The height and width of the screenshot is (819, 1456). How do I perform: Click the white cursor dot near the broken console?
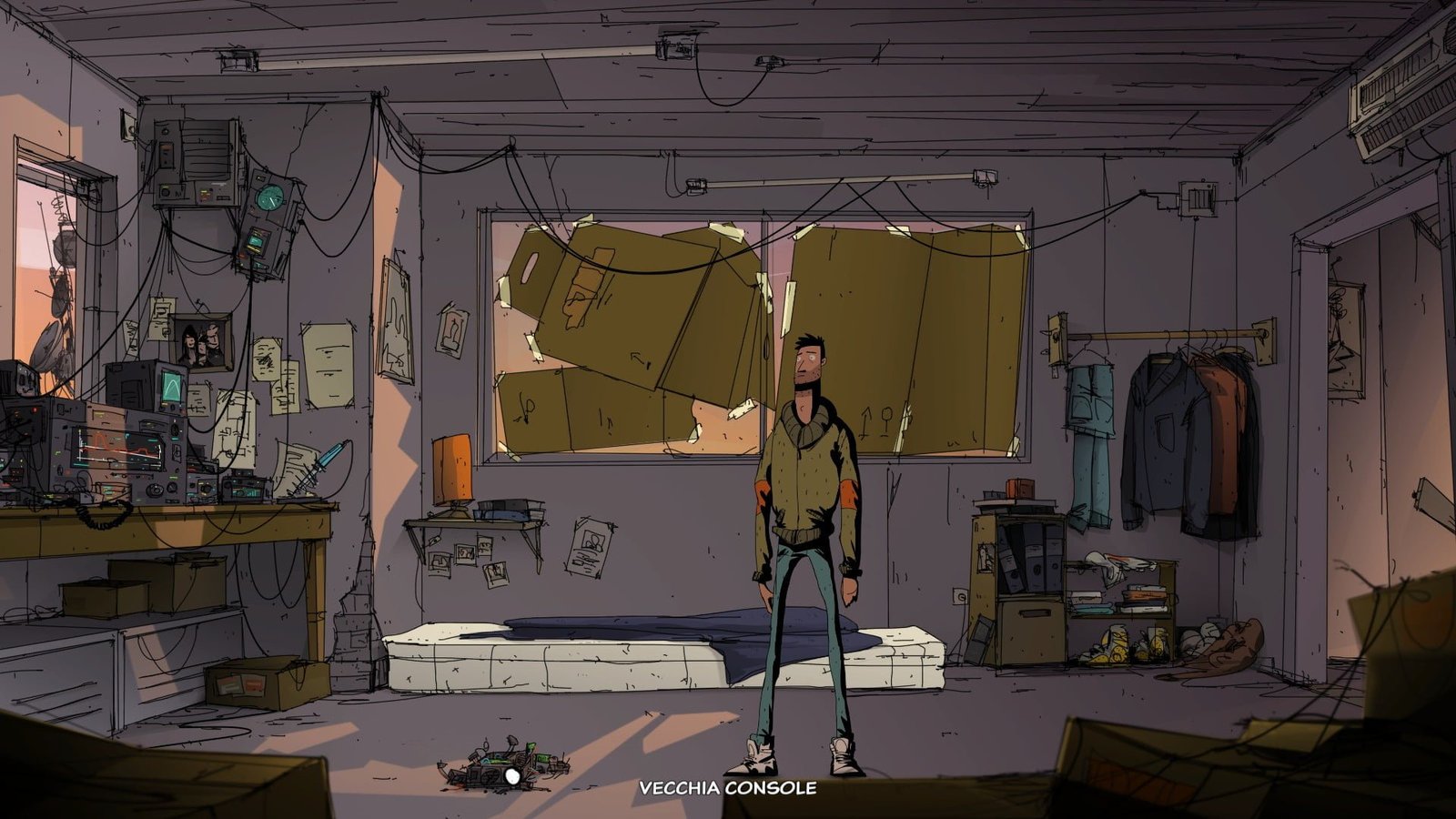(x=511, y=777)
